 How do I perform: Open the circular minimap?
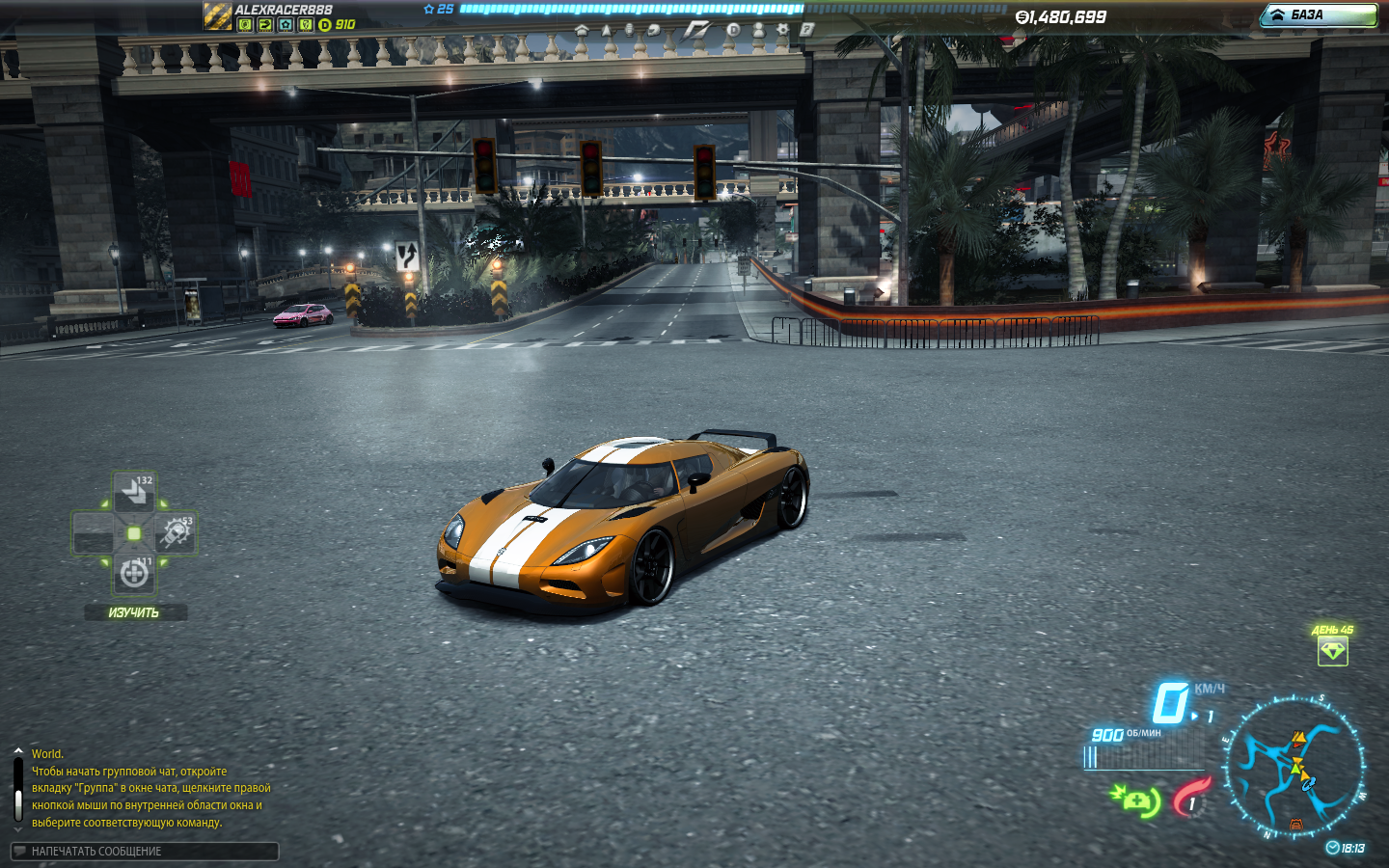coord(1294,768)
